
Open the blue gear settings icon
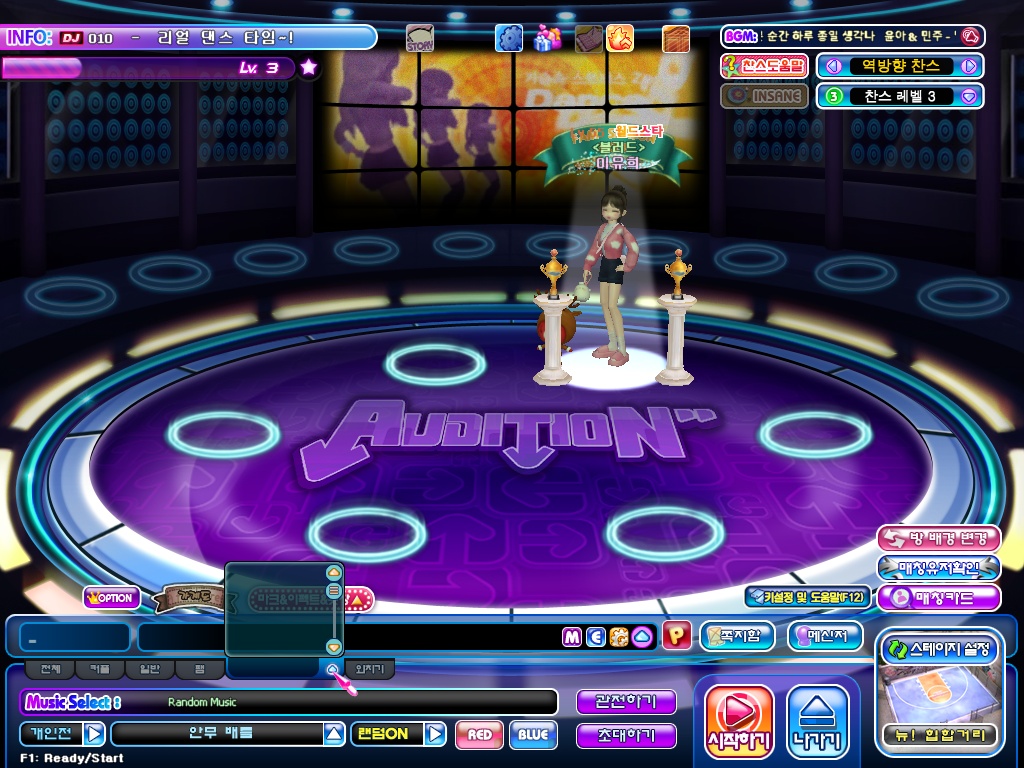click(x=509, y=38)
